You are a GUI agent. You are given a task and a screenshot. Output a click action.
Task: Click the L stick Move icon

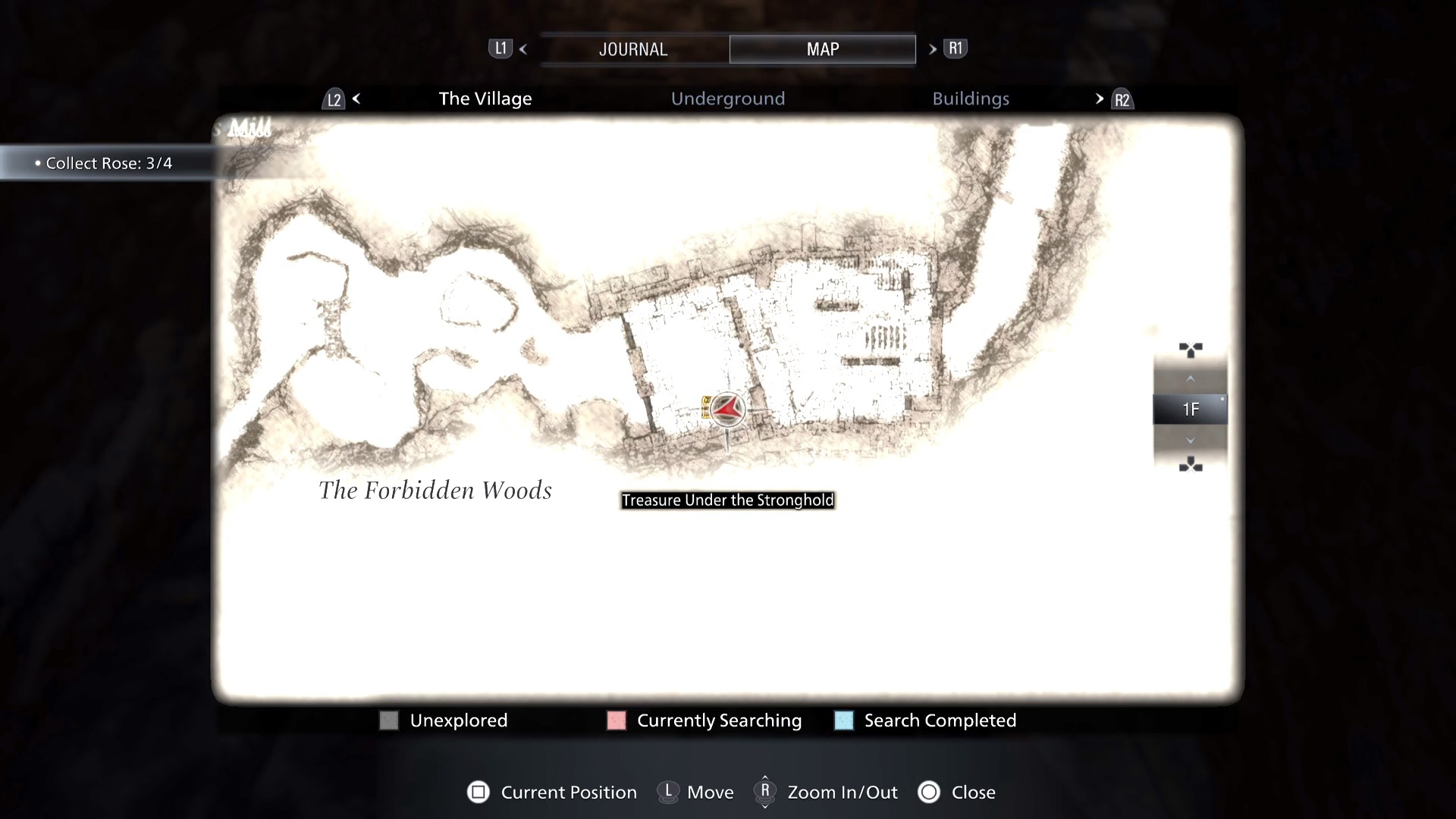click(x=668, y=792)
